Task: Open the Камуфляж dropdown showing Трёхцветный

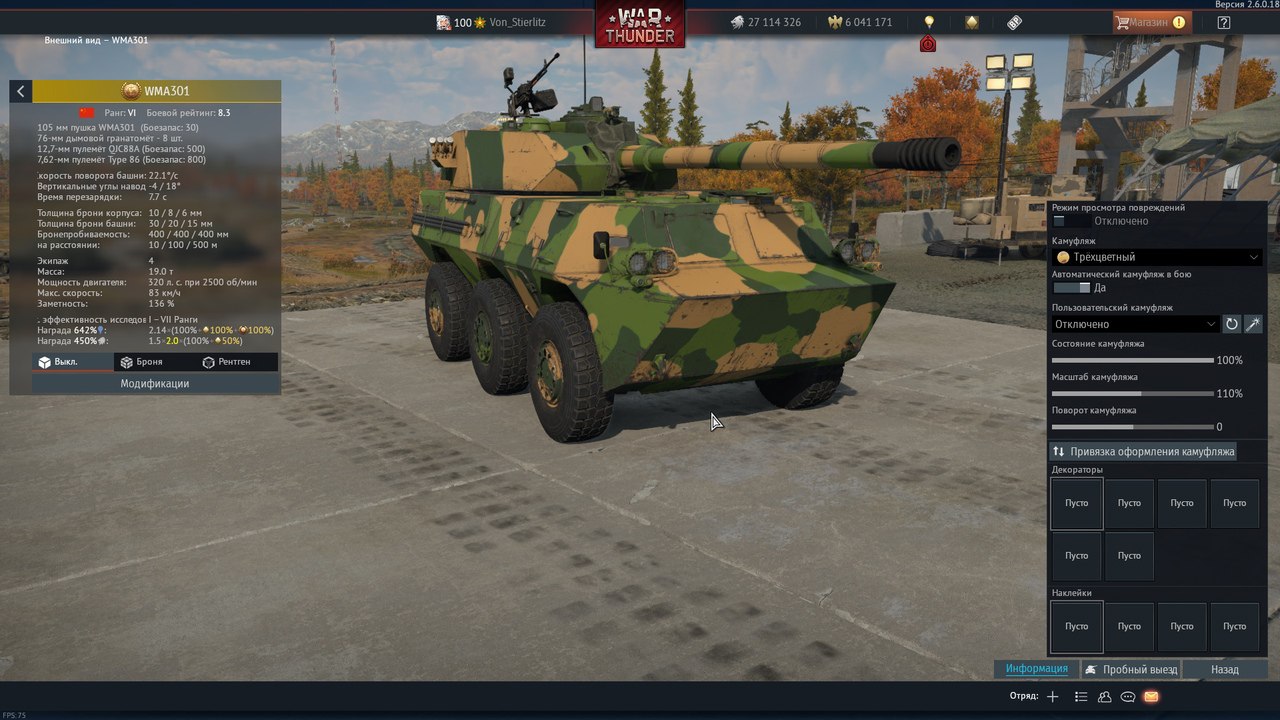Action: coord(1156,257)
